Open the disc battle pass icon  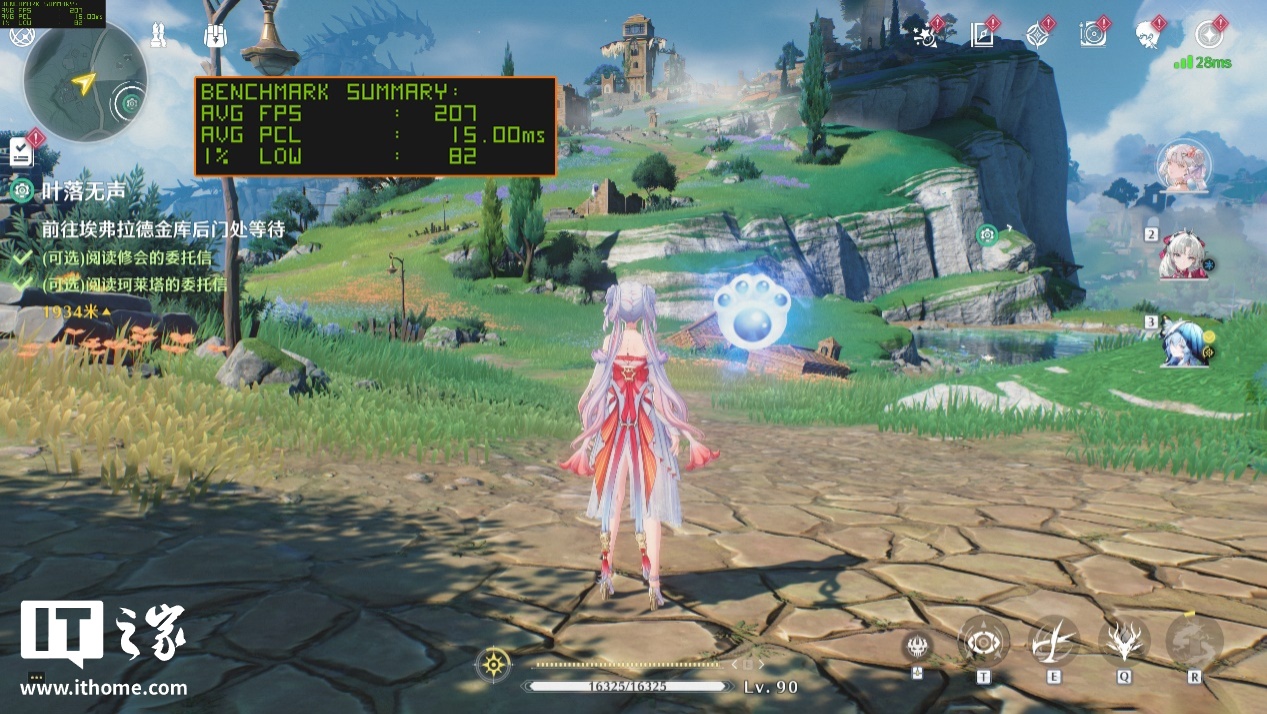(x=1092, y=36)
